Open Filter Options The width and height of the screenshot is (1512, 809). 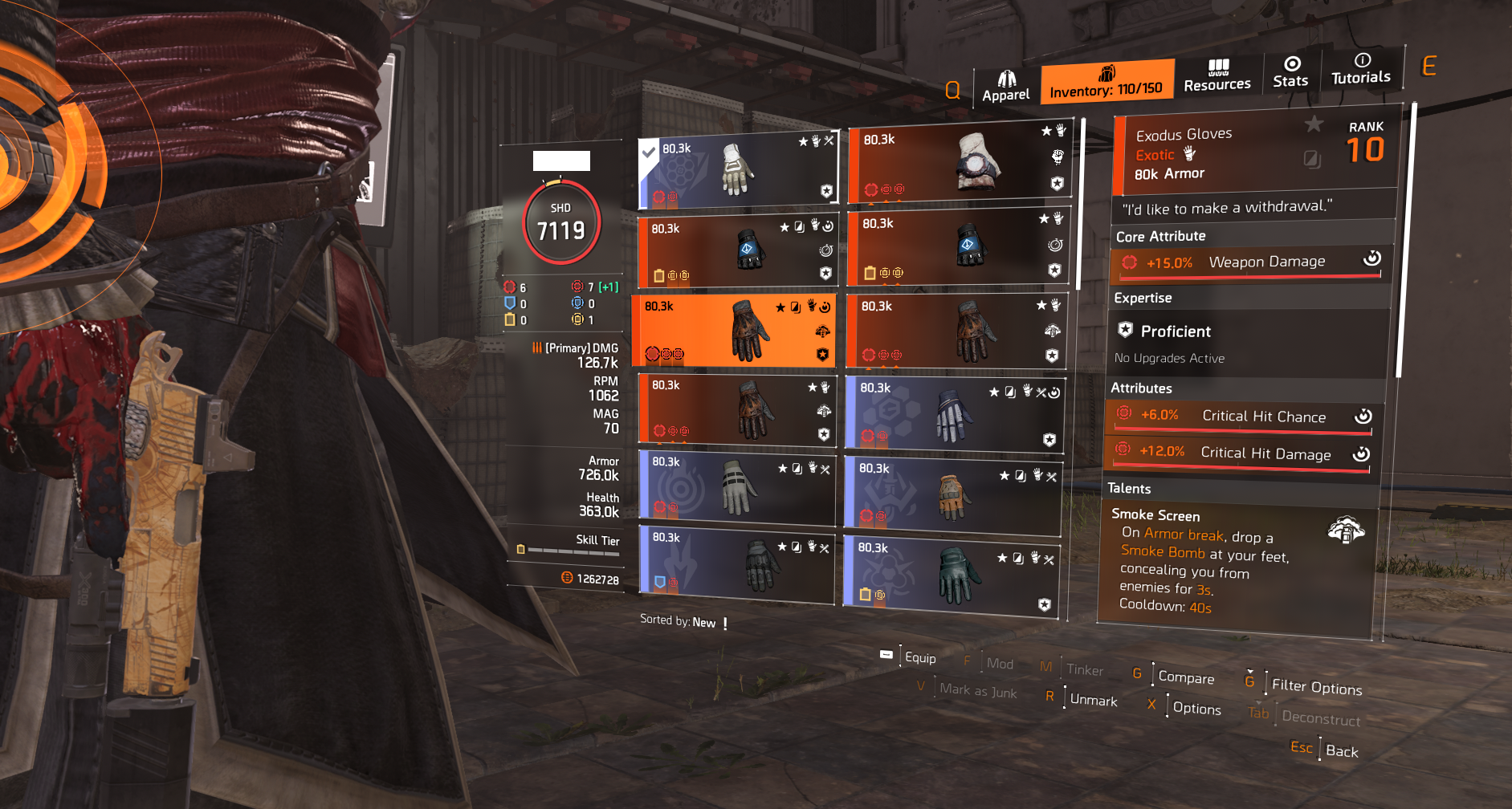[1316, 687]
